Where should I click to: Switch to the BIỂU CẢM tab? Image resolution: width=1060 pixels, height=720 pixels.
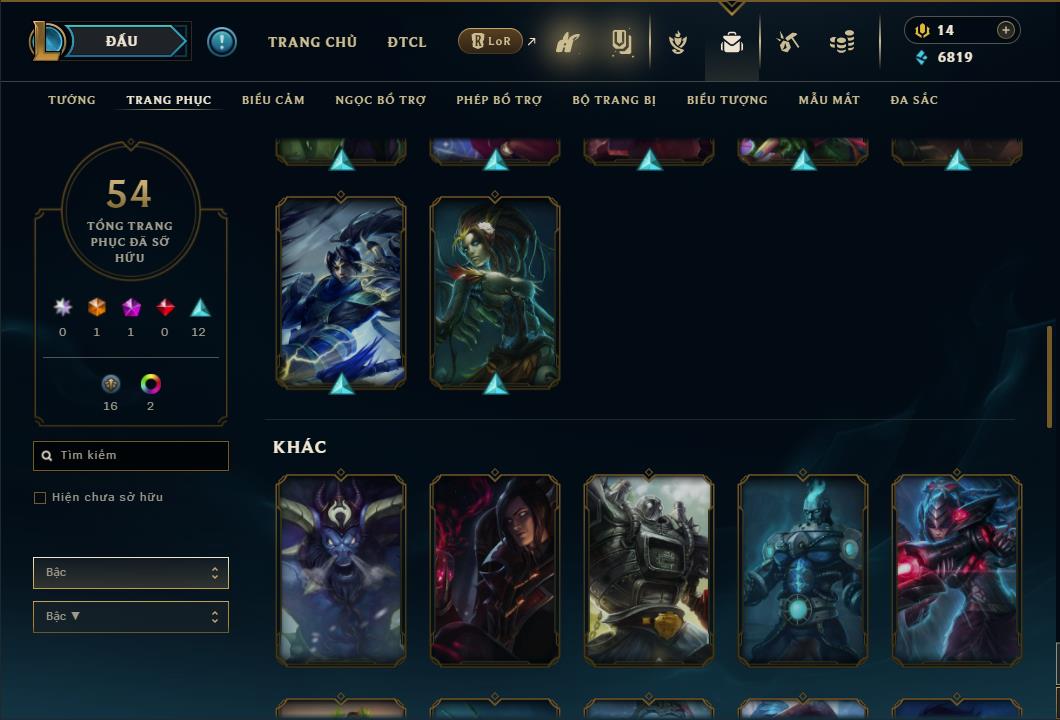[273, 100]
